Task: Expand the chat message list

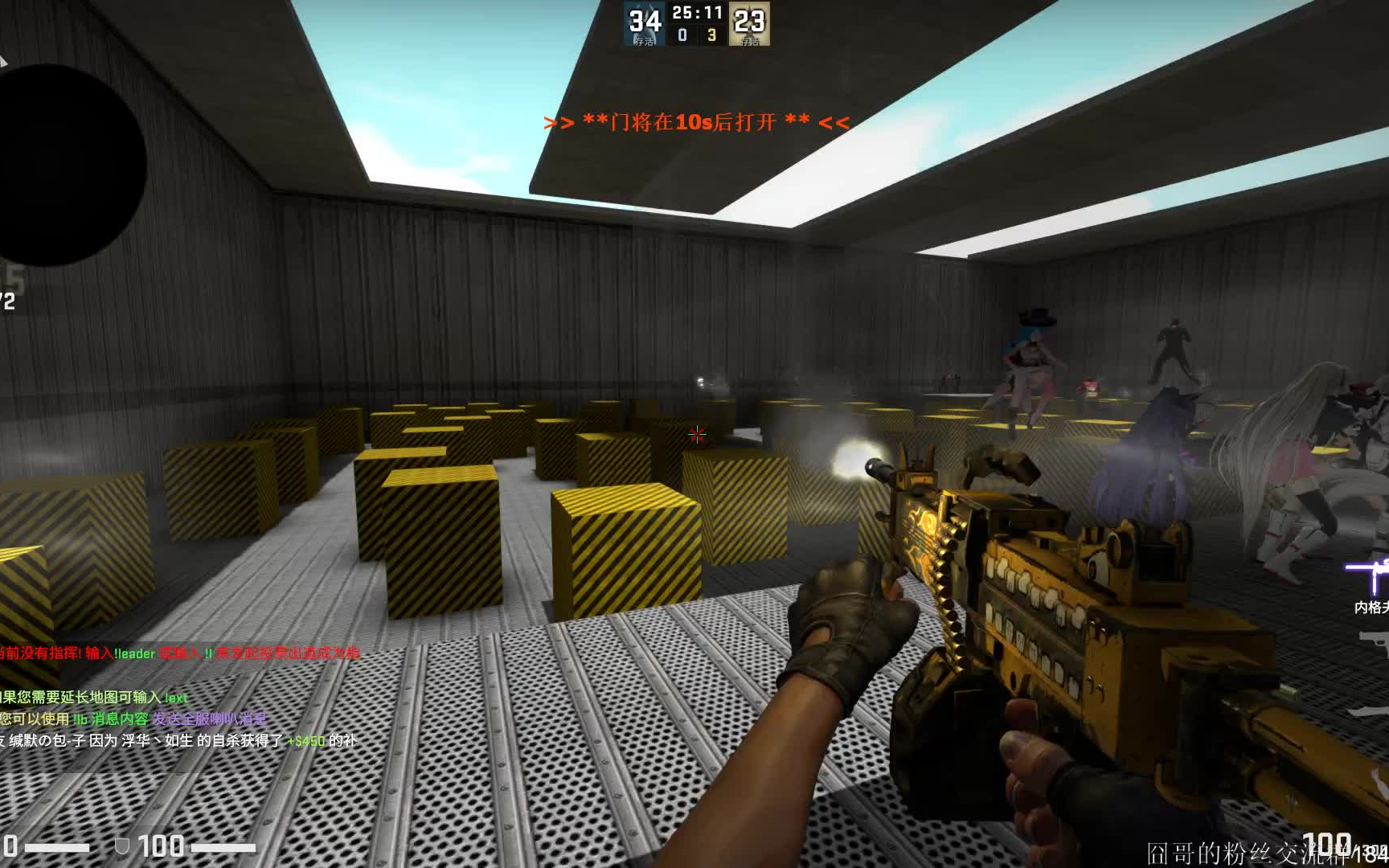Action: coord(161,699)
